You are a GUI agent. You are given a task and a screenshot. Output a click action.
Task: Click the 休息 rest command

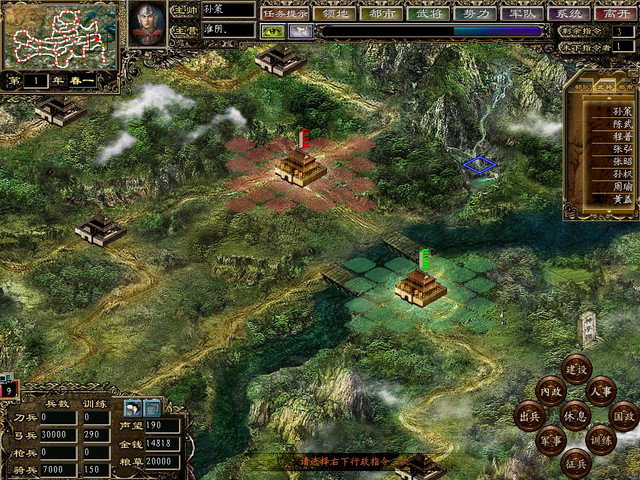575,414
